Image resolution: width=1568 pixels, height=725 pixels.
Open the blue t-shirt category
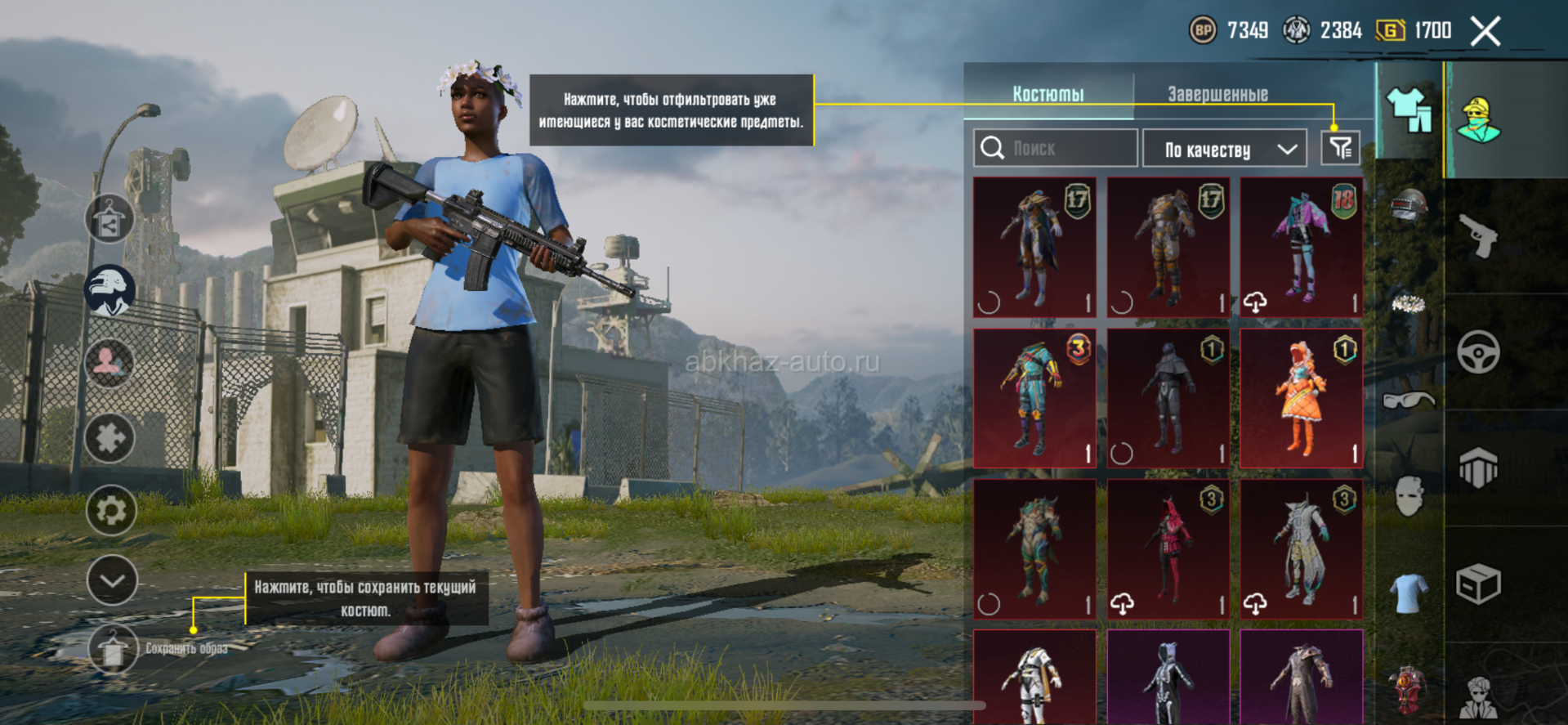click(1409, 593)
